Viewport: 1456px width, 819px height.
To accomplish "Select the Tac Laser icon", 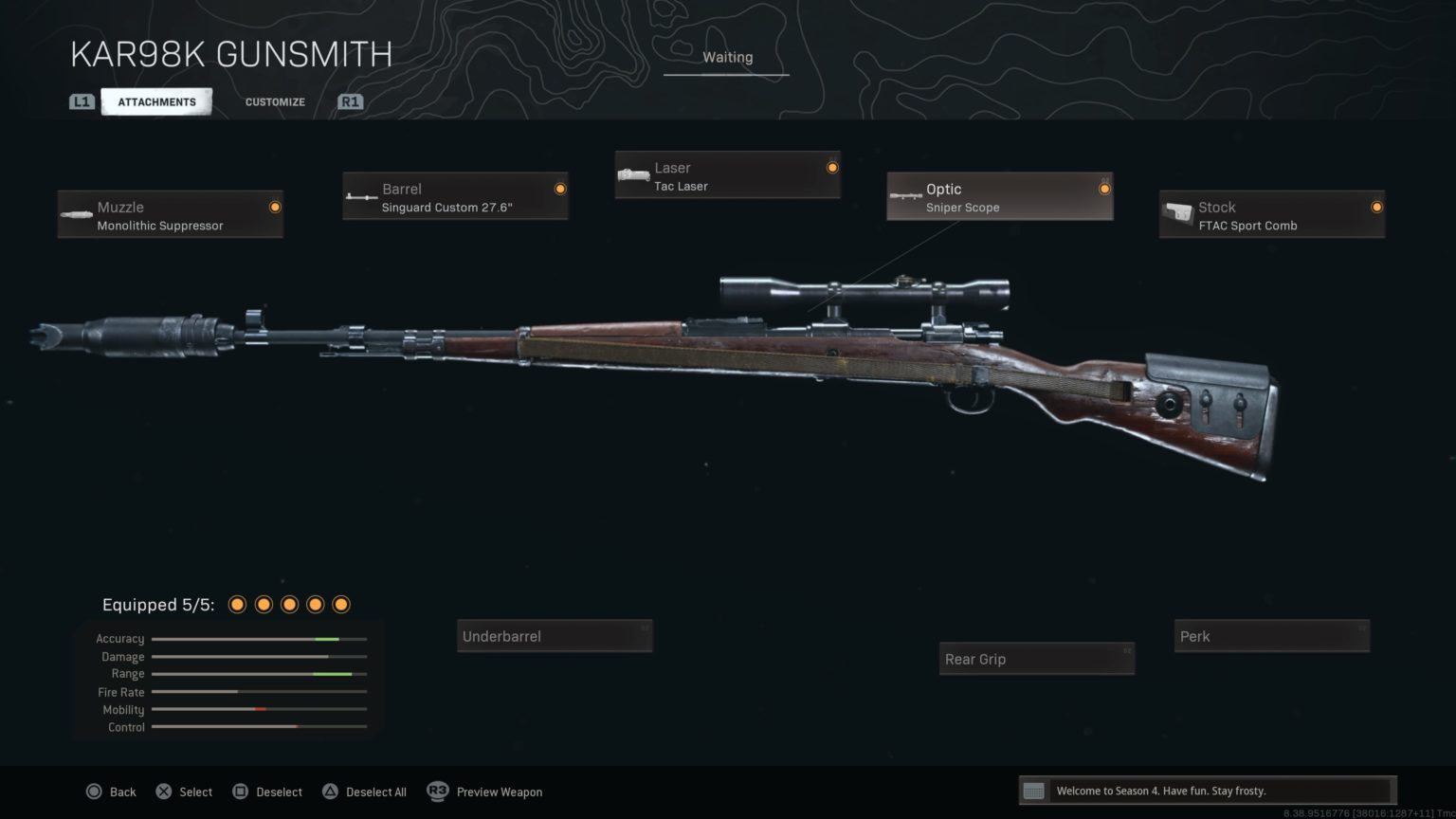I will pyautogui.click(x=633, y=174).
